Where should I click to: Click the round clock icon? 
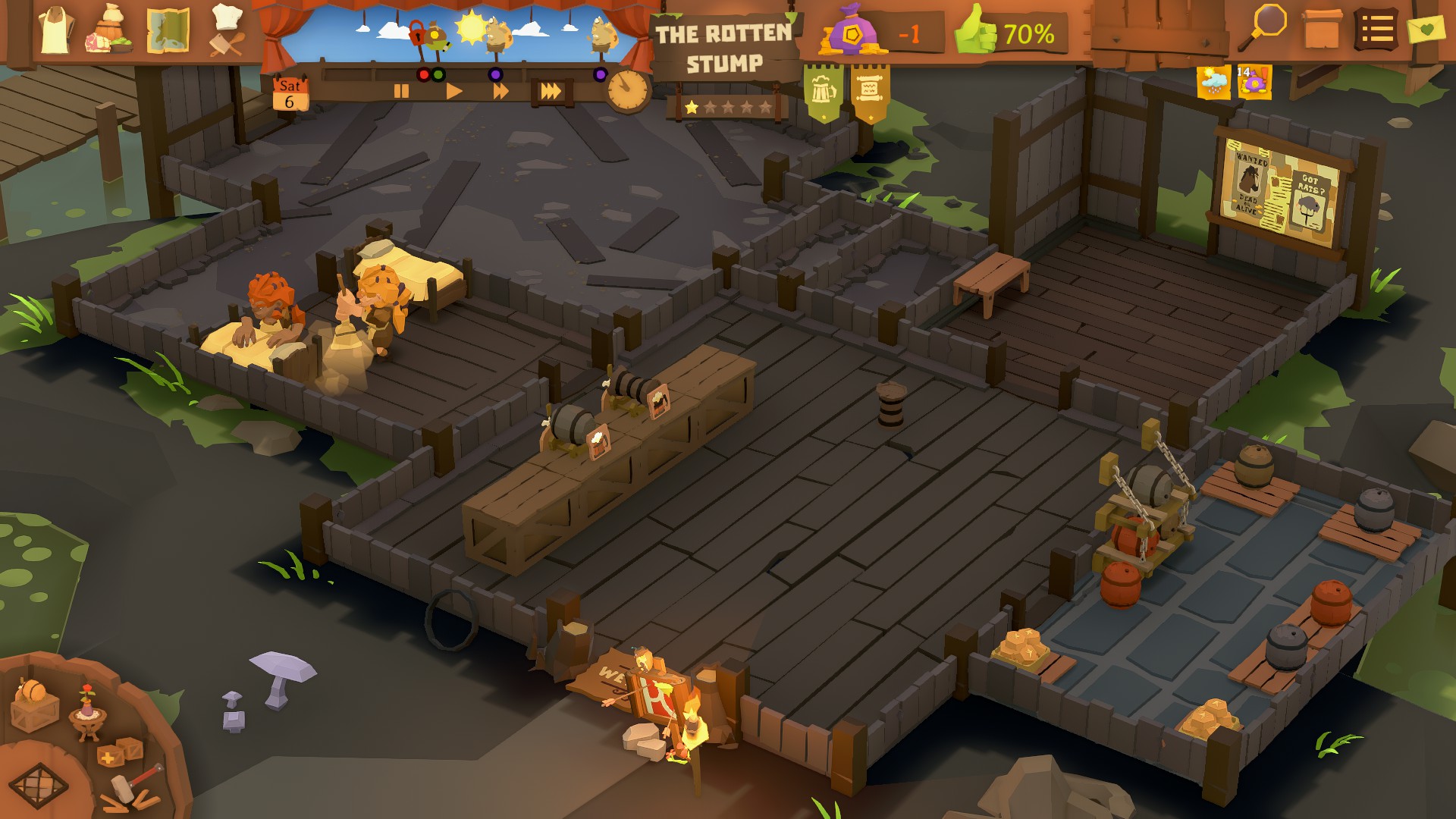[628, 91]
